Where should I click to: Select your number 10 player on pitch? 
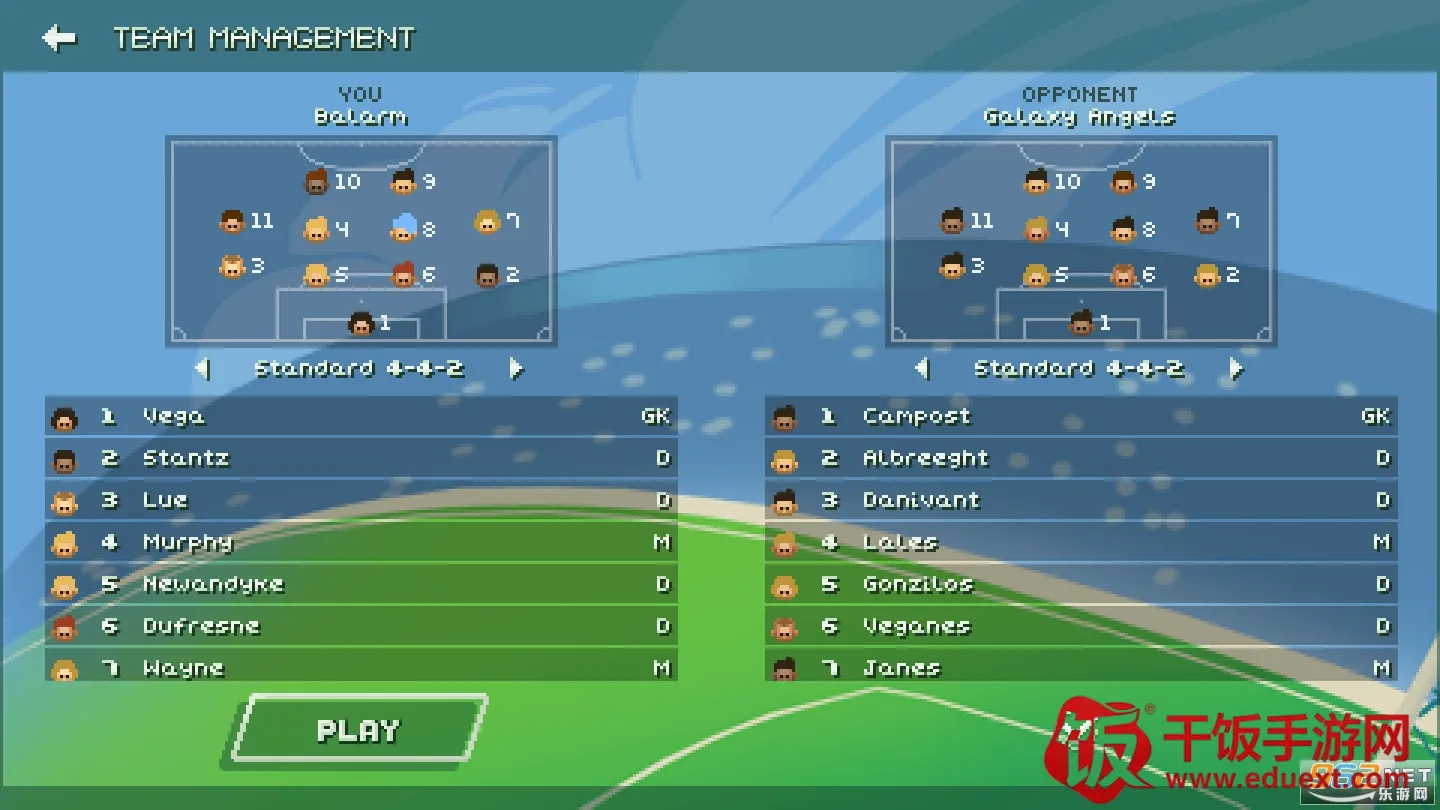coord(318,182)
